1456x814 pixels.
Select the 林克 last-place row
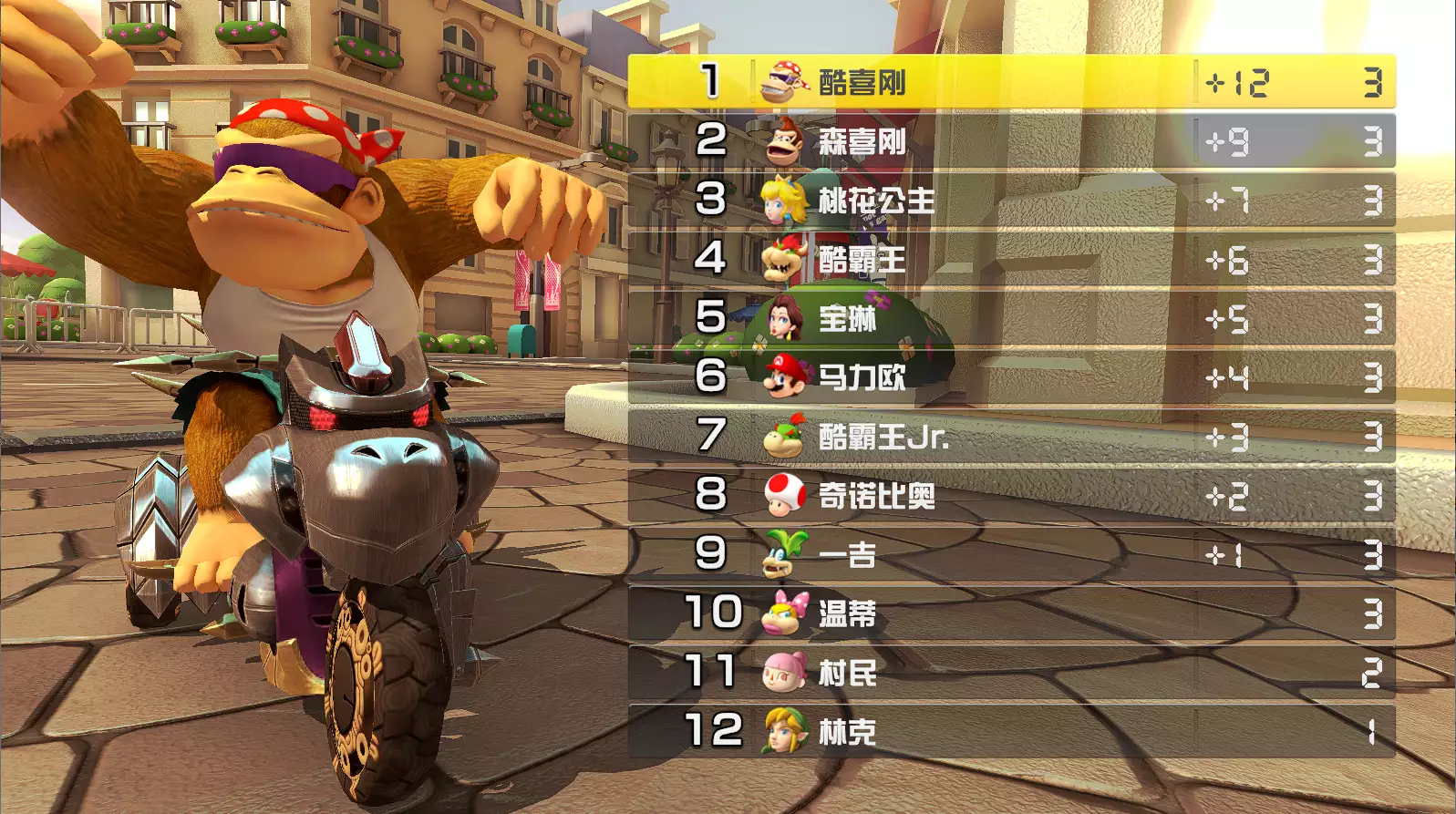[x=1010, y=731]
